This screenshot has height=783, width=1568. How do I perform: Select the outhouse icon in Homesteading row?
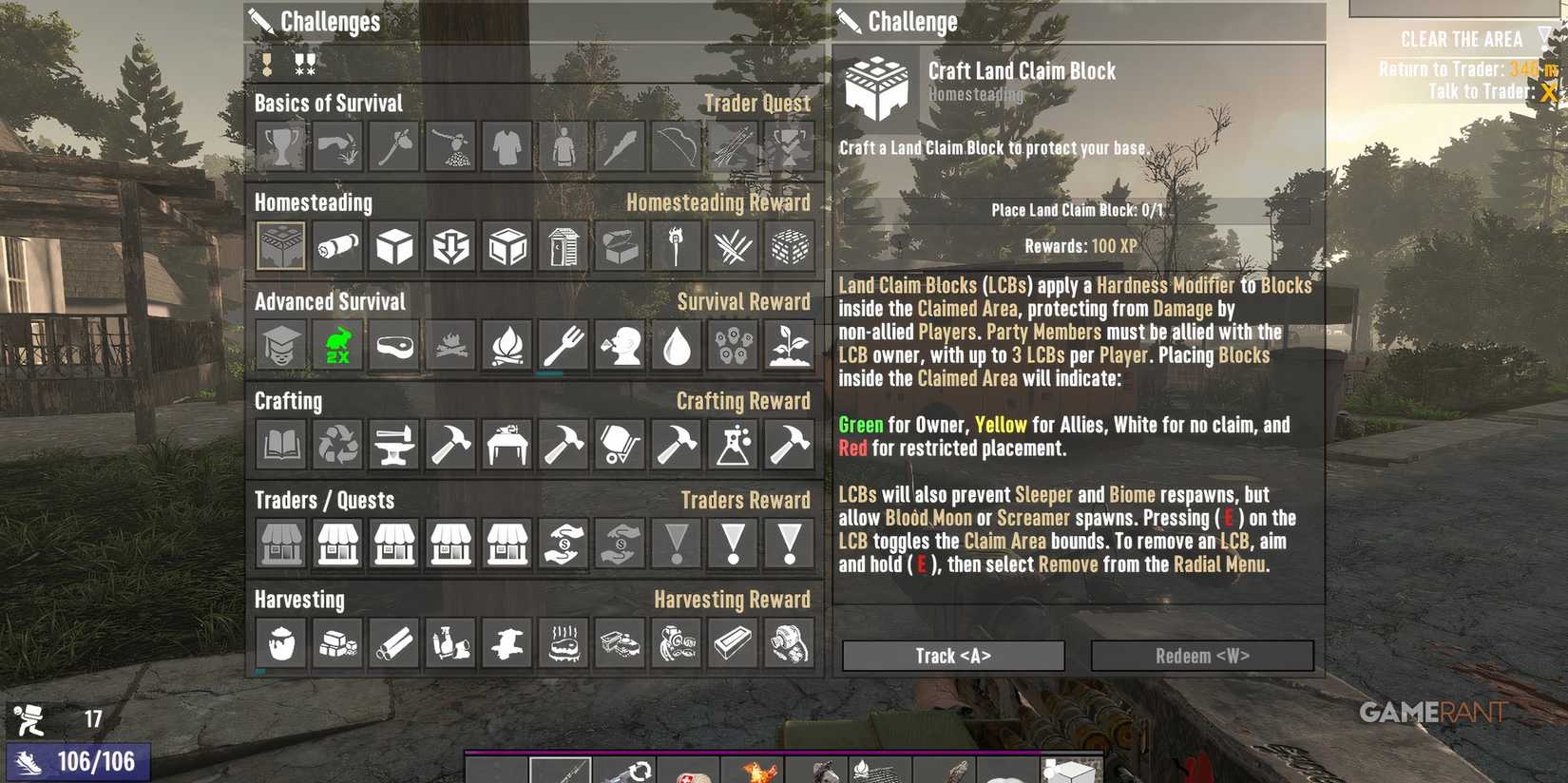[x=563, y=246]
